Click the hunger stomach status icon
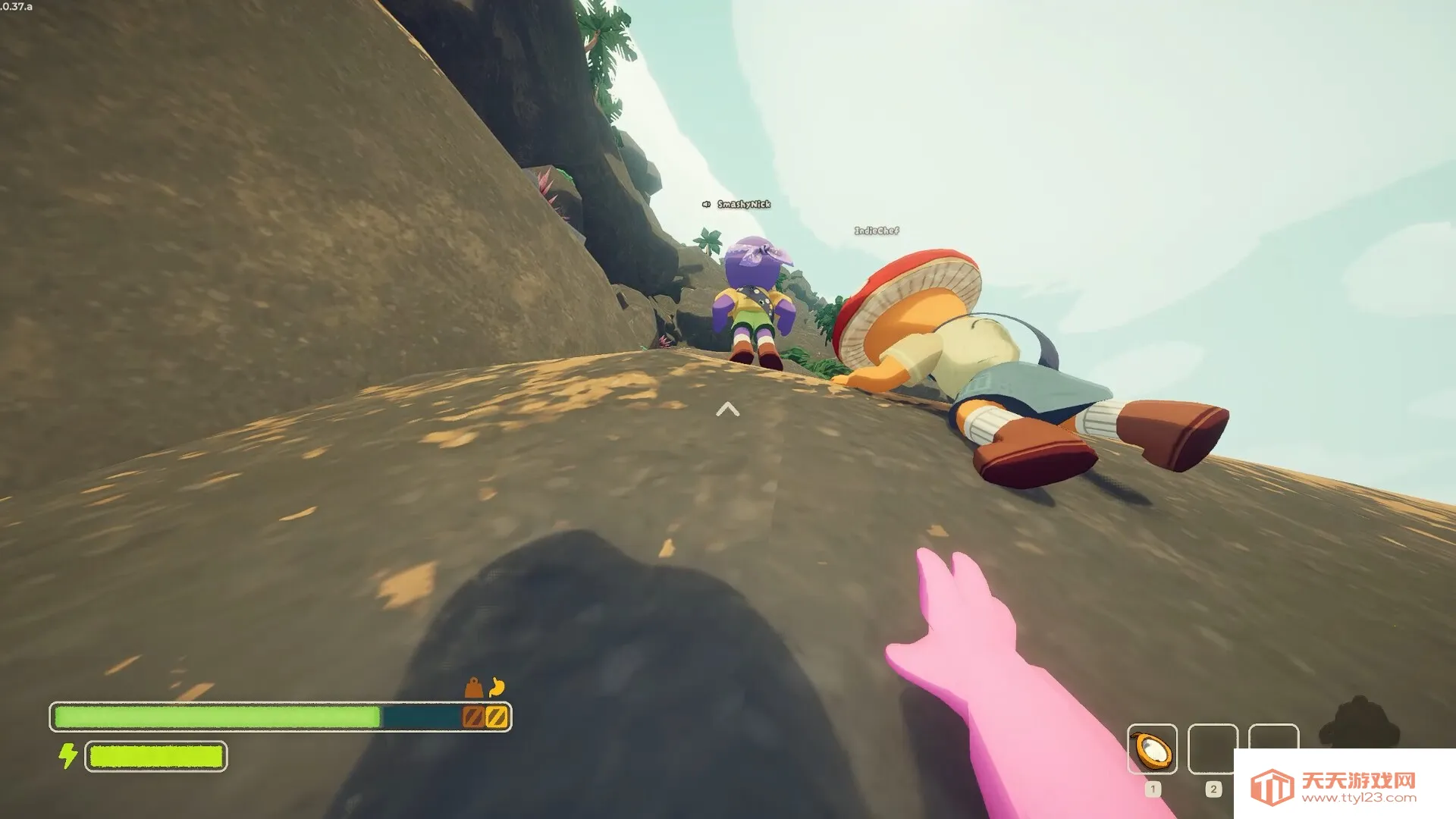Image resolution: width=1456 pixels, height=819 pixels. pos(497,687)
